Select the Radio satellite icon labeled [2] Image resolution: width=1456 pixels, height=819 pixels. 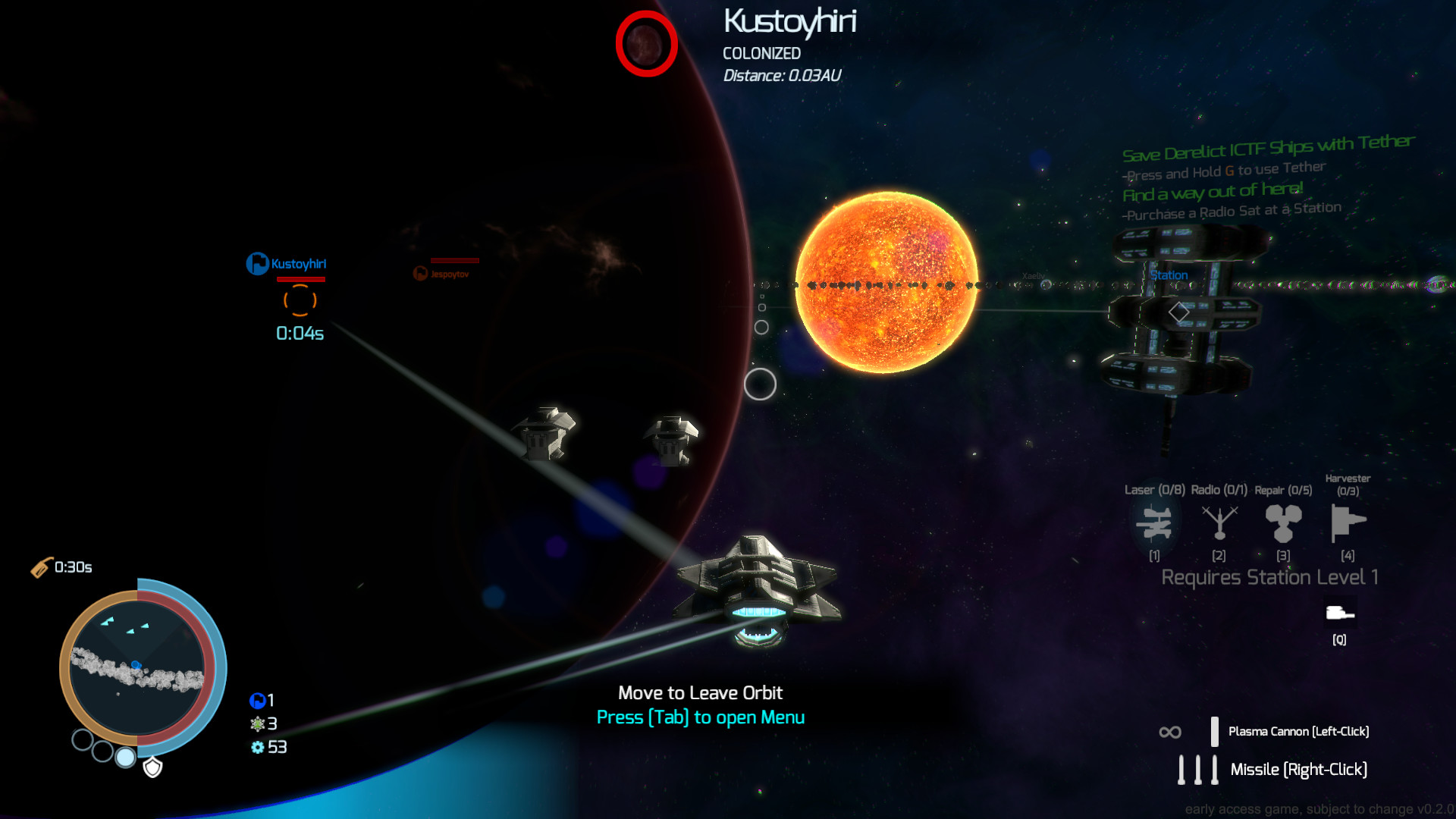tap(1218, 523)
